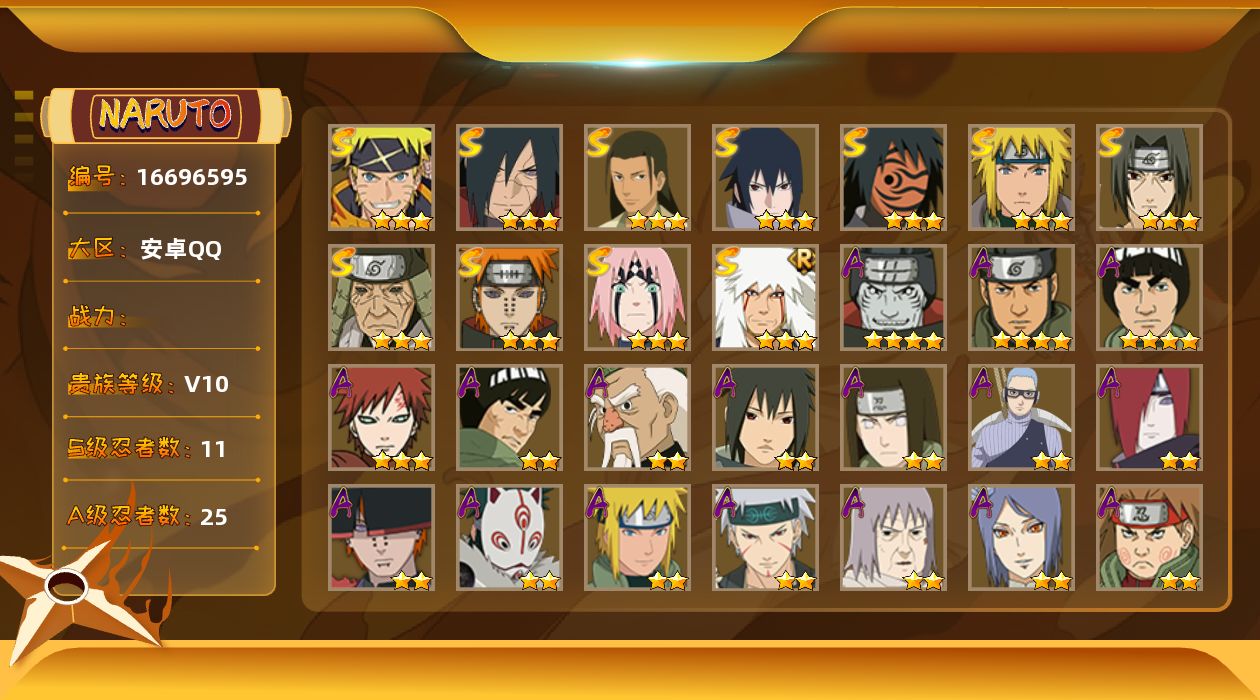Choose the gray-haired elderly woman portrait
Image resolution: width=1260 pixels, height=700 pixels.
pyautogui.click(x=893, y=538)
